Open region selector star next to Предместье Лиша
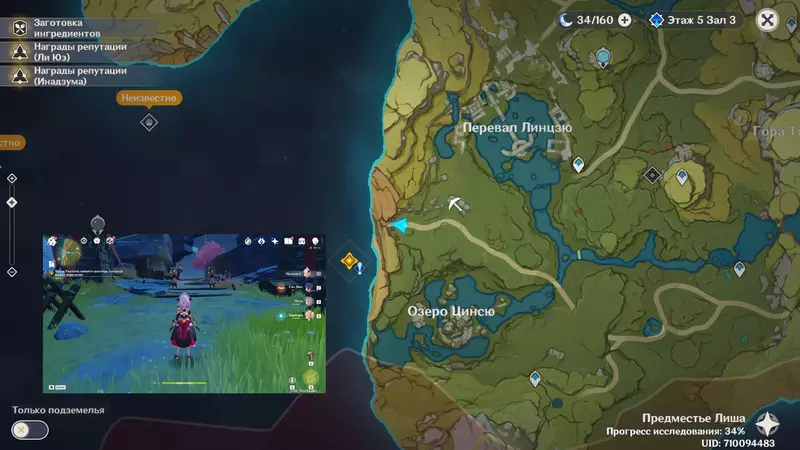The width and height of the screenshot is (800, 450). click(767, 423)
